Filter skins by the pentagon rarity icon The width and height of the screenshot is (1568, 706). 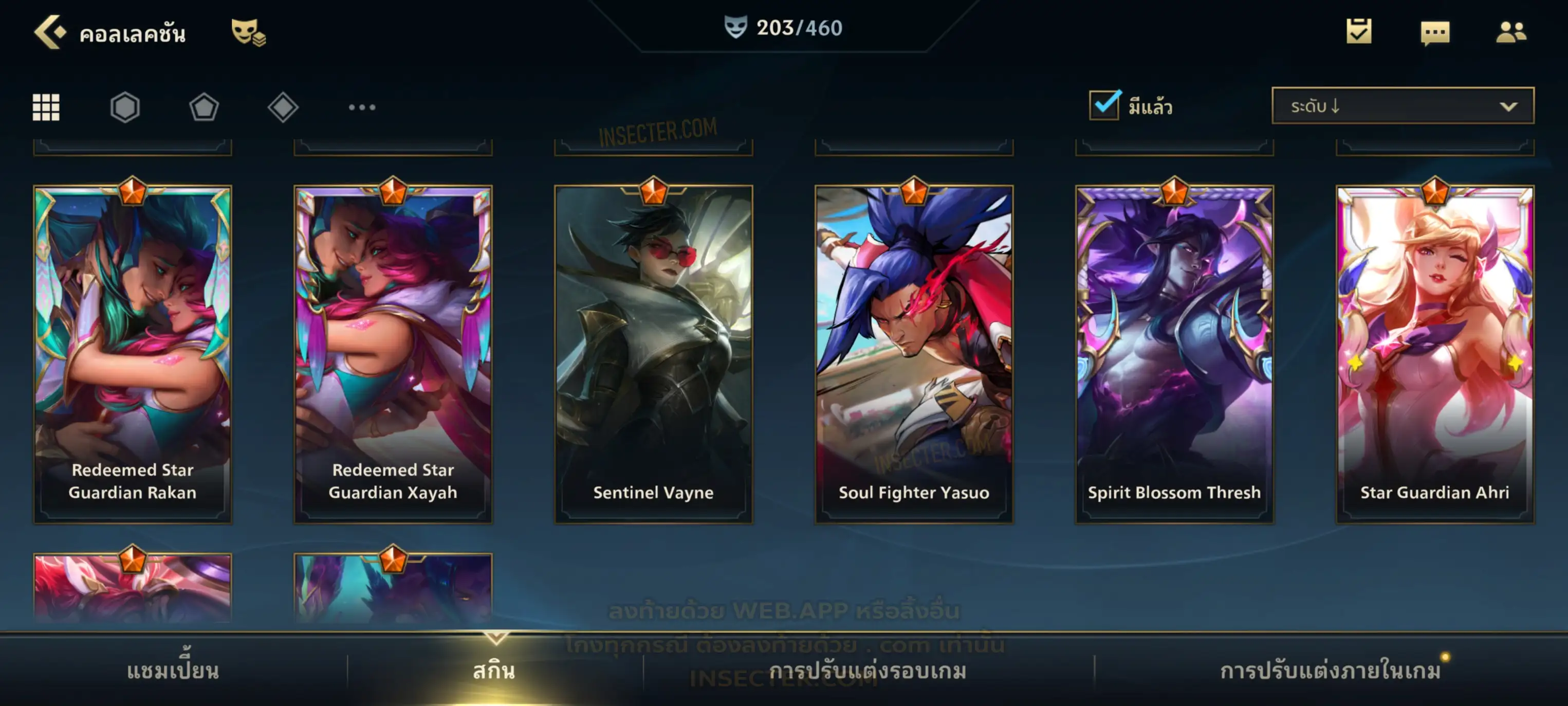click(x=204, y=107)
